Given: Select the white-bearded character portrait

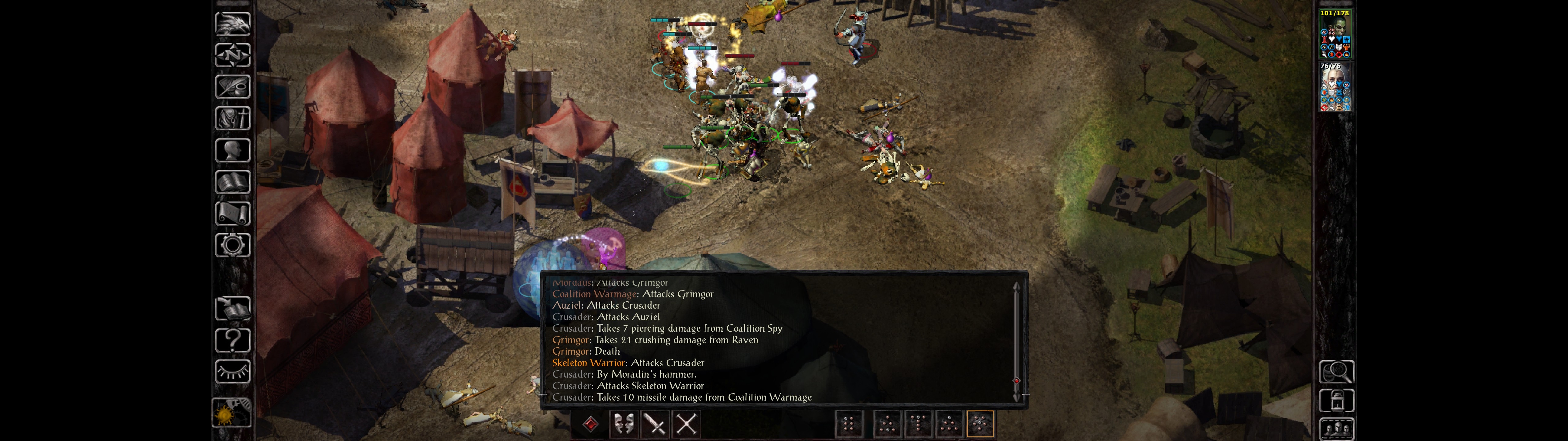Looking at the screenshot, I should pos(1335,87).
